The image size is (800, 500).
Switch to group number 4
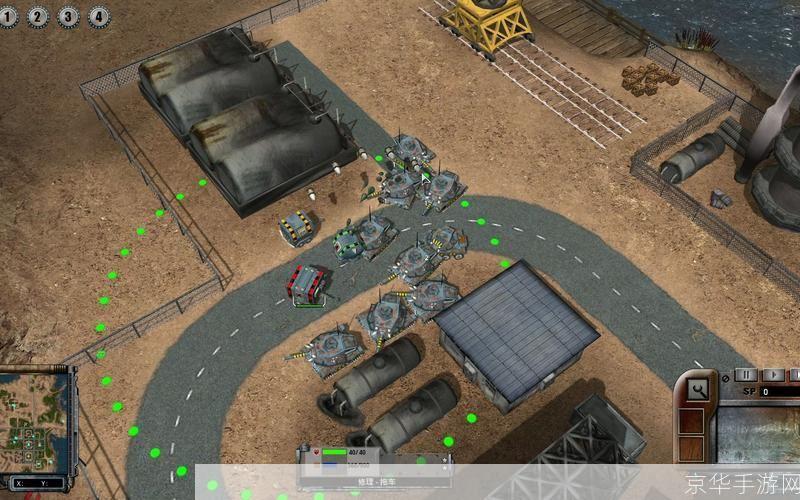(98, 16)
